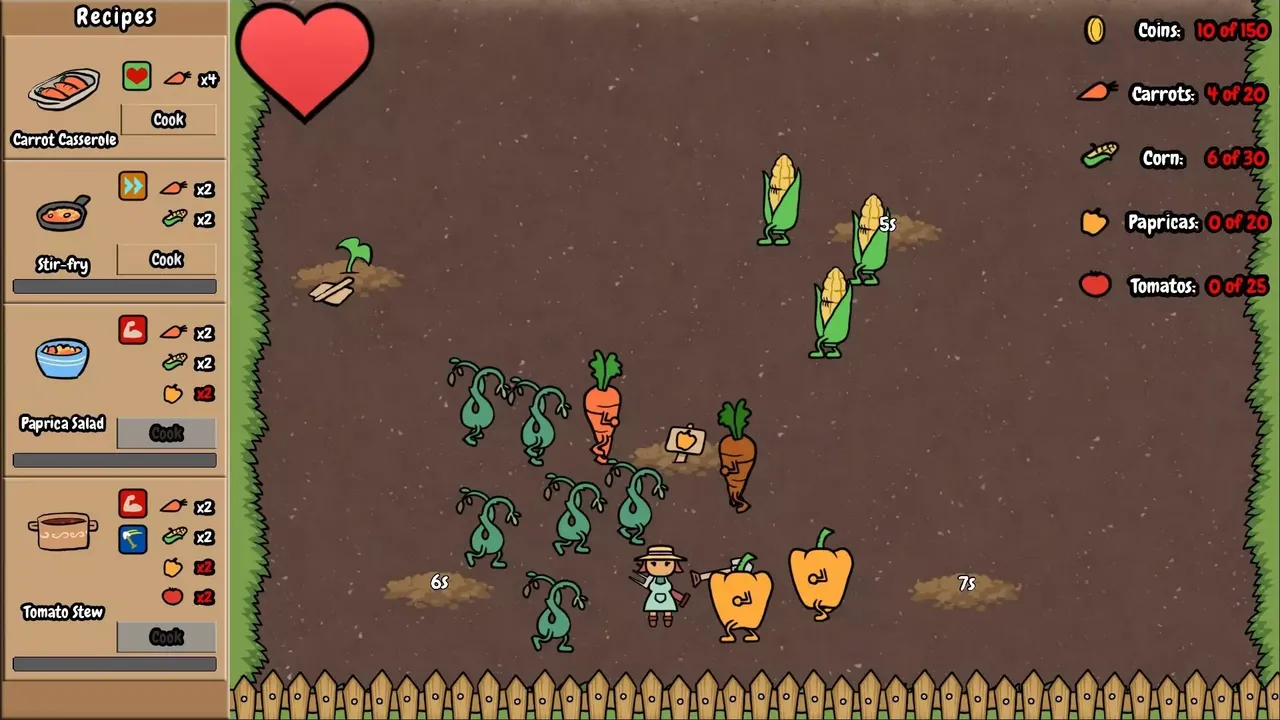Viewport: 1280px width, 720px height.
Task: Cook the Carrot Casserole recipe
Action: pyautogui.click(x=168, y=120)
